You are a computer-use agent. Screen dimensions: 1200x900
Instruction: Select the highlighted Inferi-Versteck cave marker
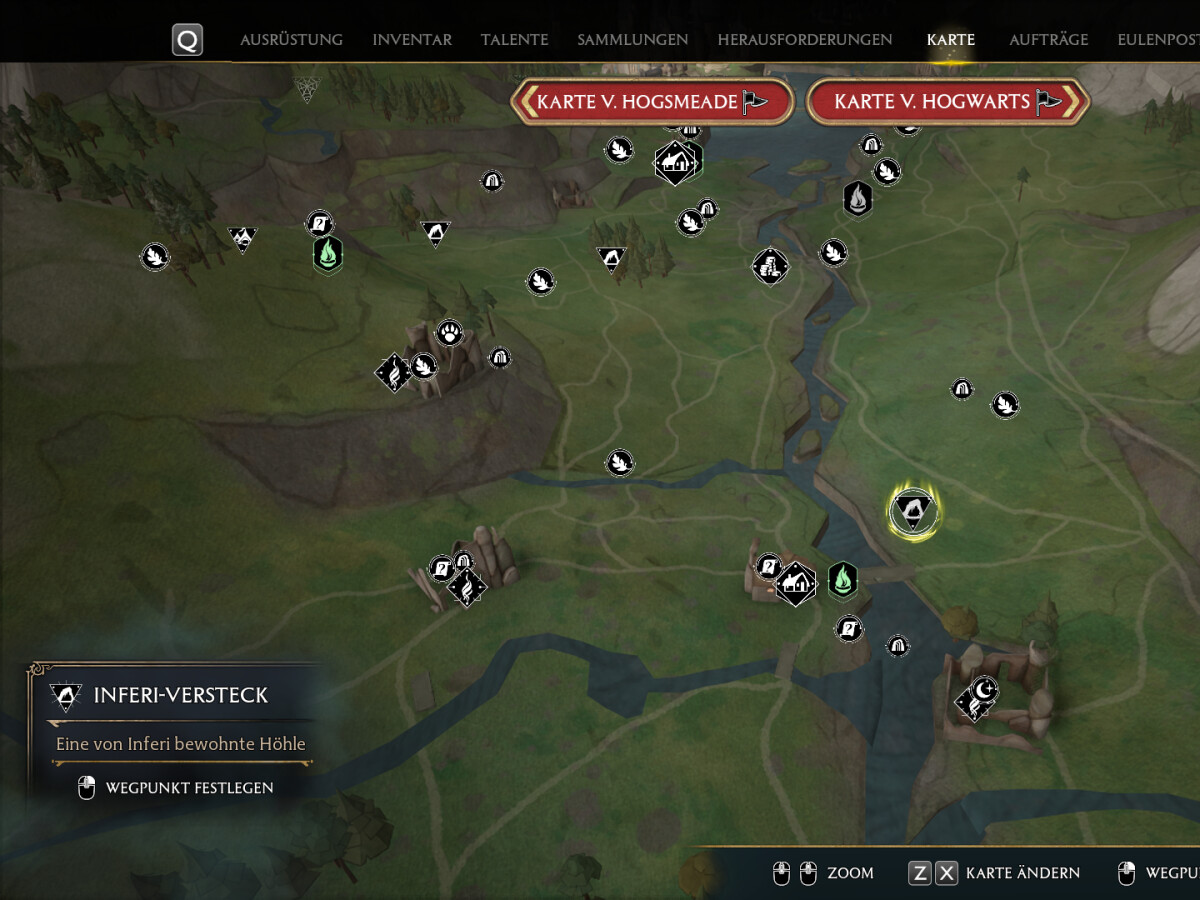(913, 511)
